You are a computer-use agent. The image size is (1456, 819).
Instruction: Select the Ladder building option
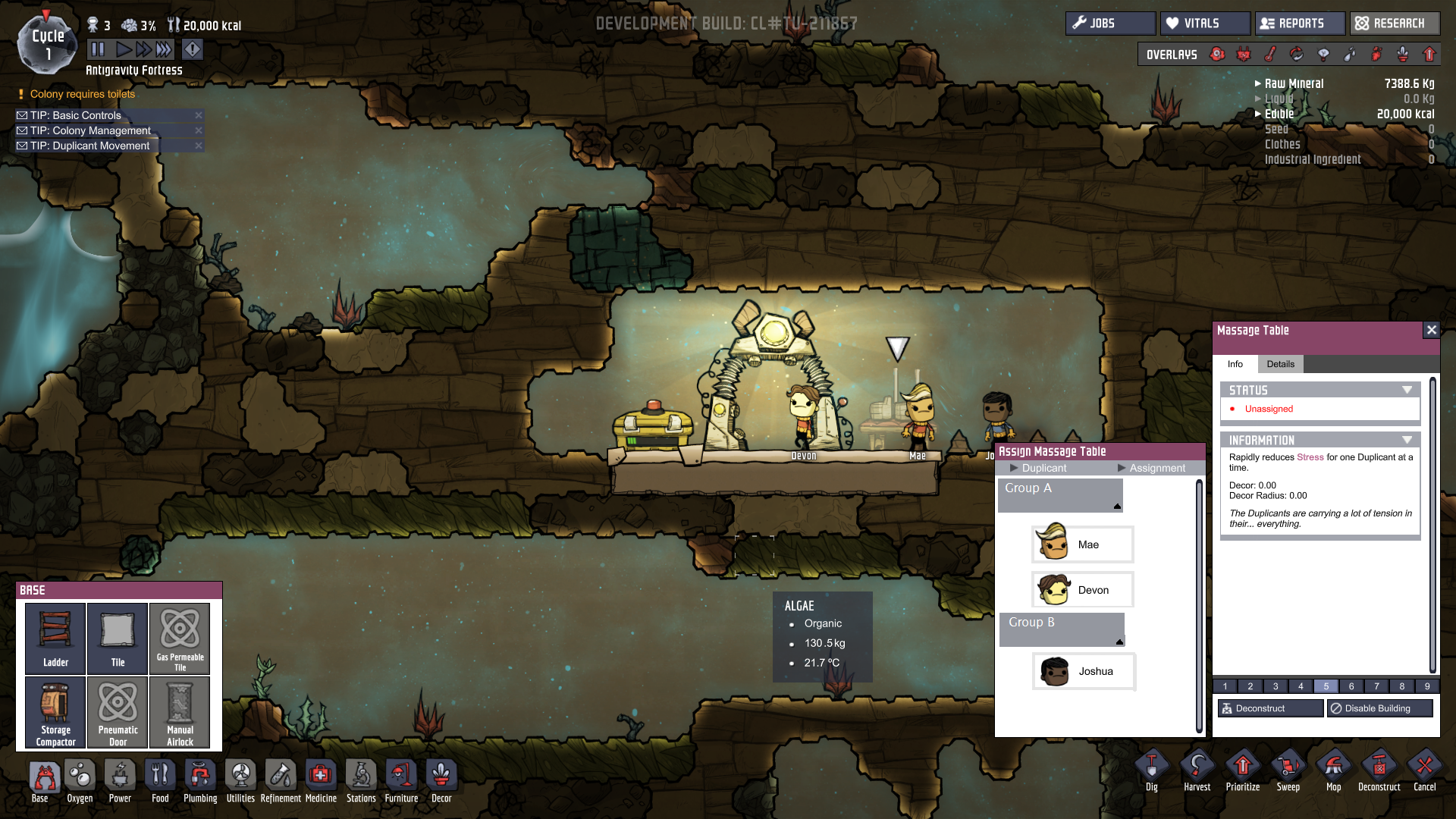pyautogui.click(x=55, y=638)
